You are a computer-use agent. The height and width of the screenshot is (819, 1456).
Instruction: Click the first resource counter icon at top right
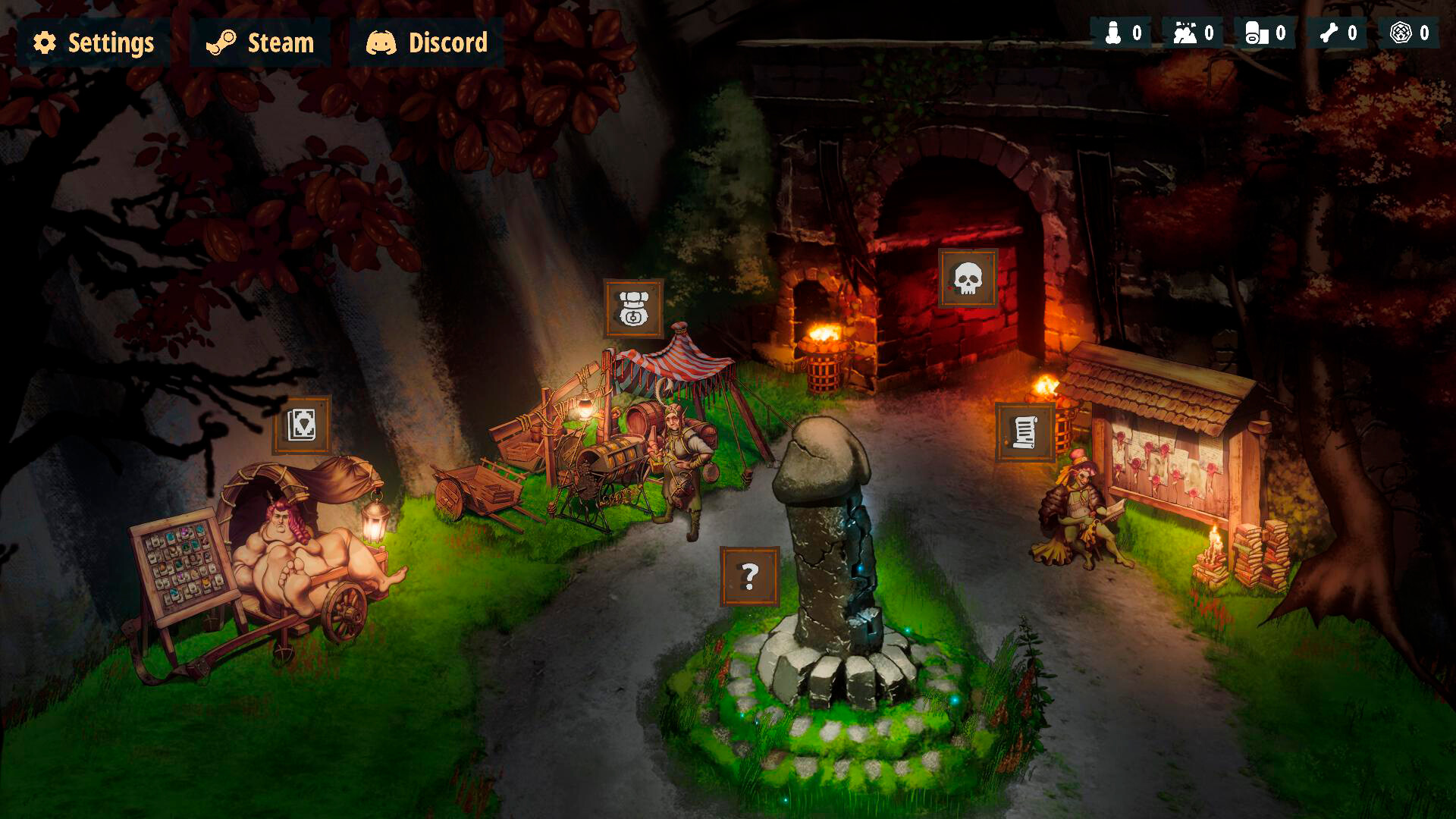[x=1113, y=33]
